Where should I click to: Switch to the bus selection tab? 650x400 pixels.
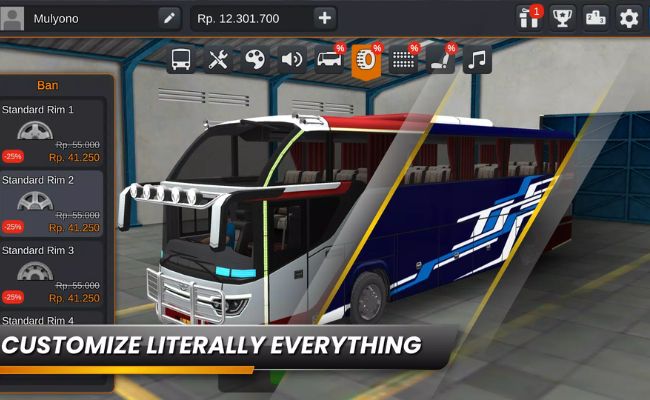pos(181,60)
